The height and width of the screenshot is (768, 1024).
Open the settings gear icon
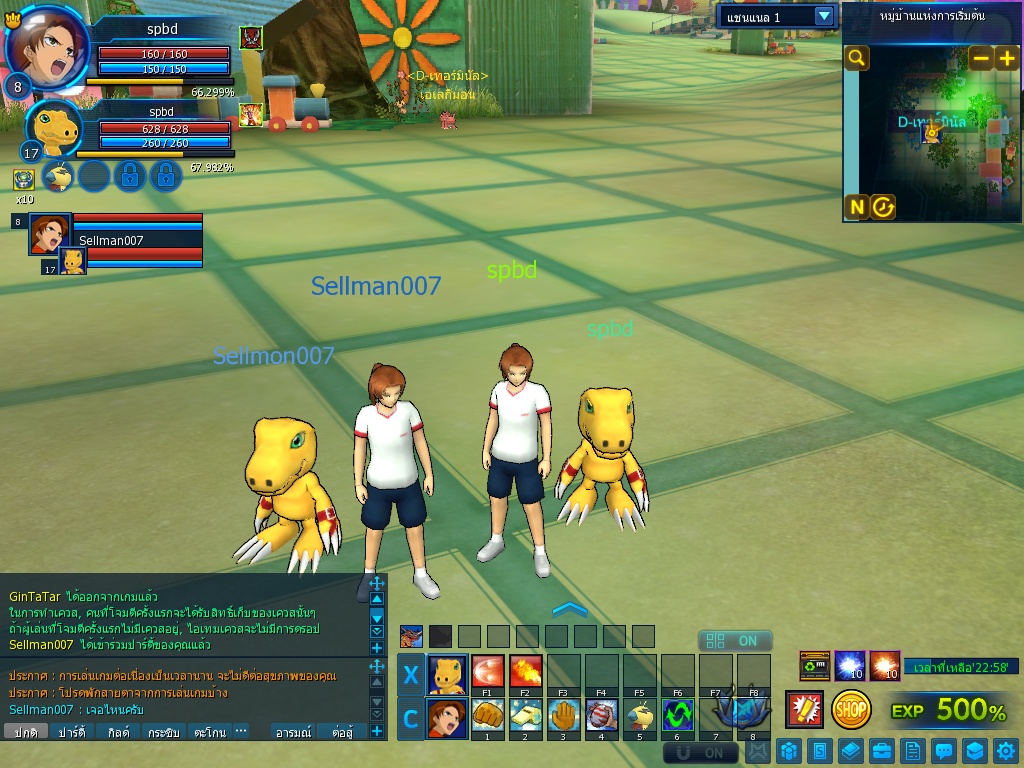click(1006, 750)
